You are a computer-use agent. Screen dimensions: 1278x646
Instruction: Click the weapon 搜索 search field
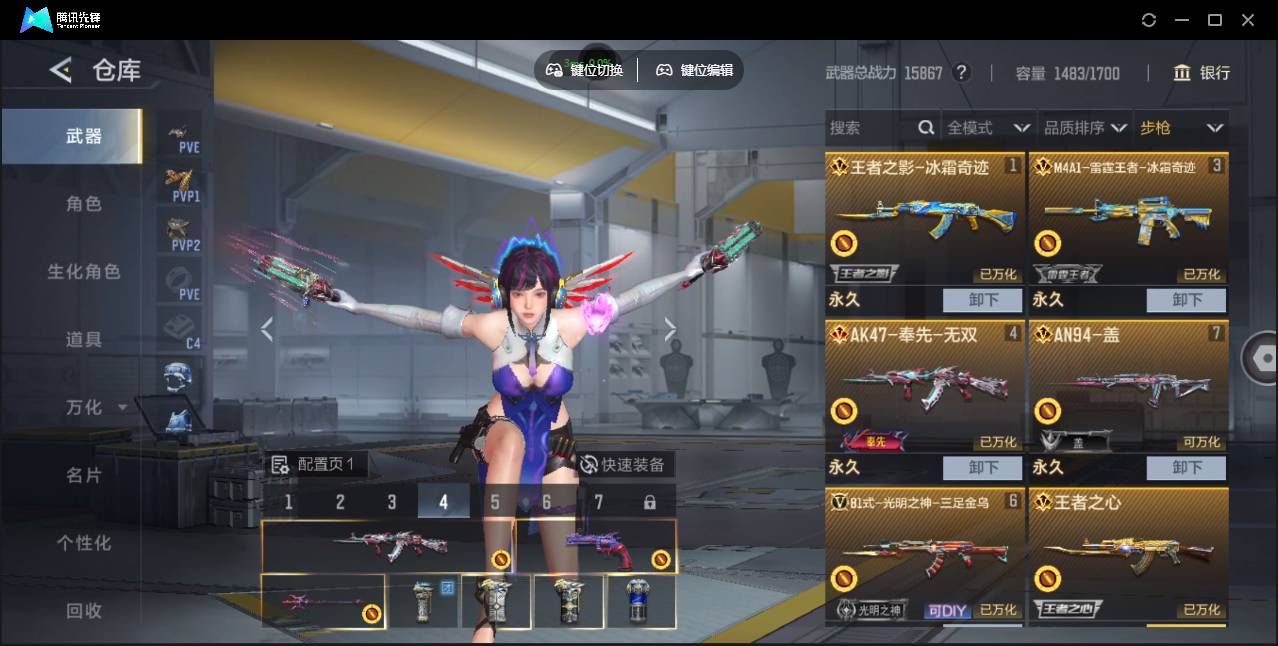point(870,128)
